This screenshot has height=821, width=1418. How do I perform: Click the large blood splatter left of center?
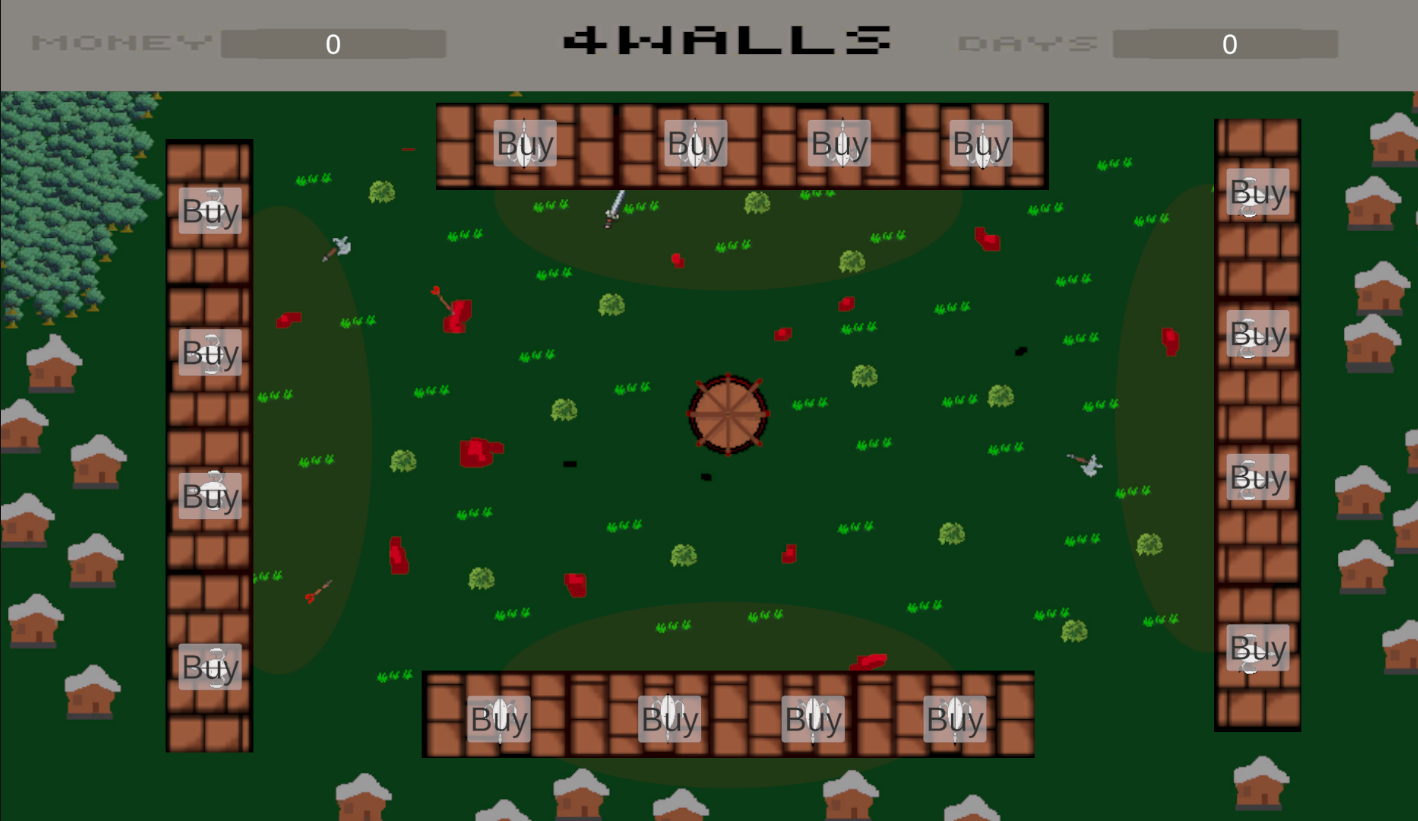point(483,453)
